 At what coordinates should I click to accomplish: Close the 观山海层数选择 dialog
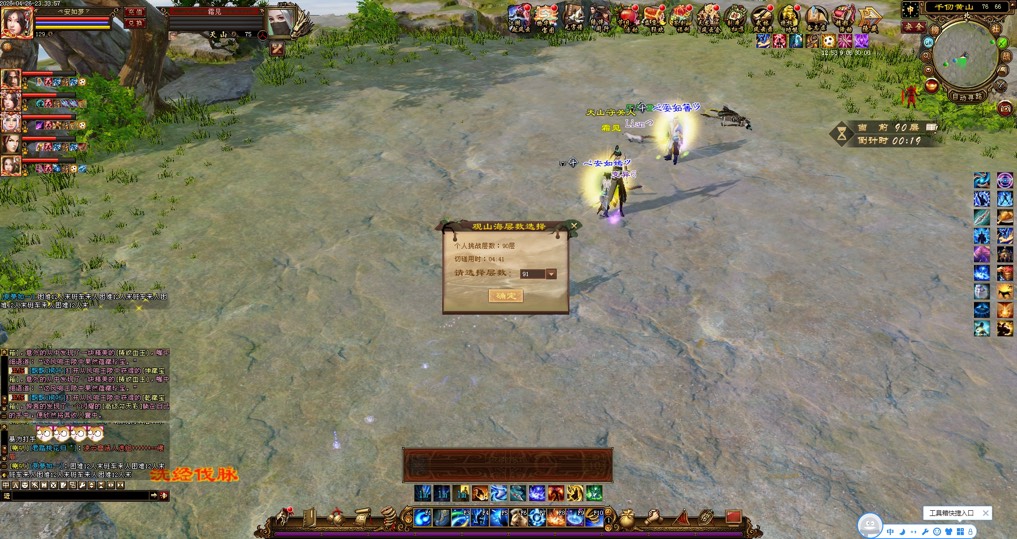click(x=573, y=226)
